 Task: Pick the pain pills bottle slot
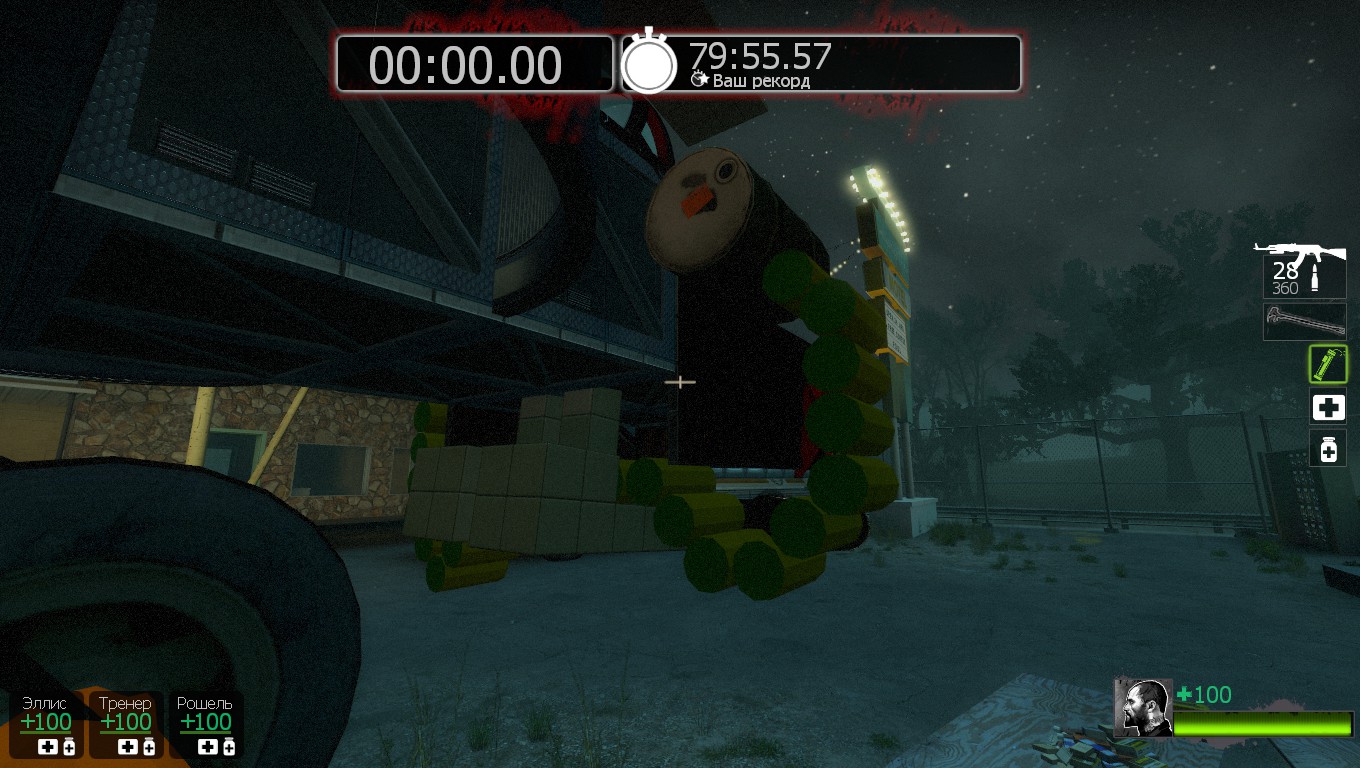coord(1328,448)
